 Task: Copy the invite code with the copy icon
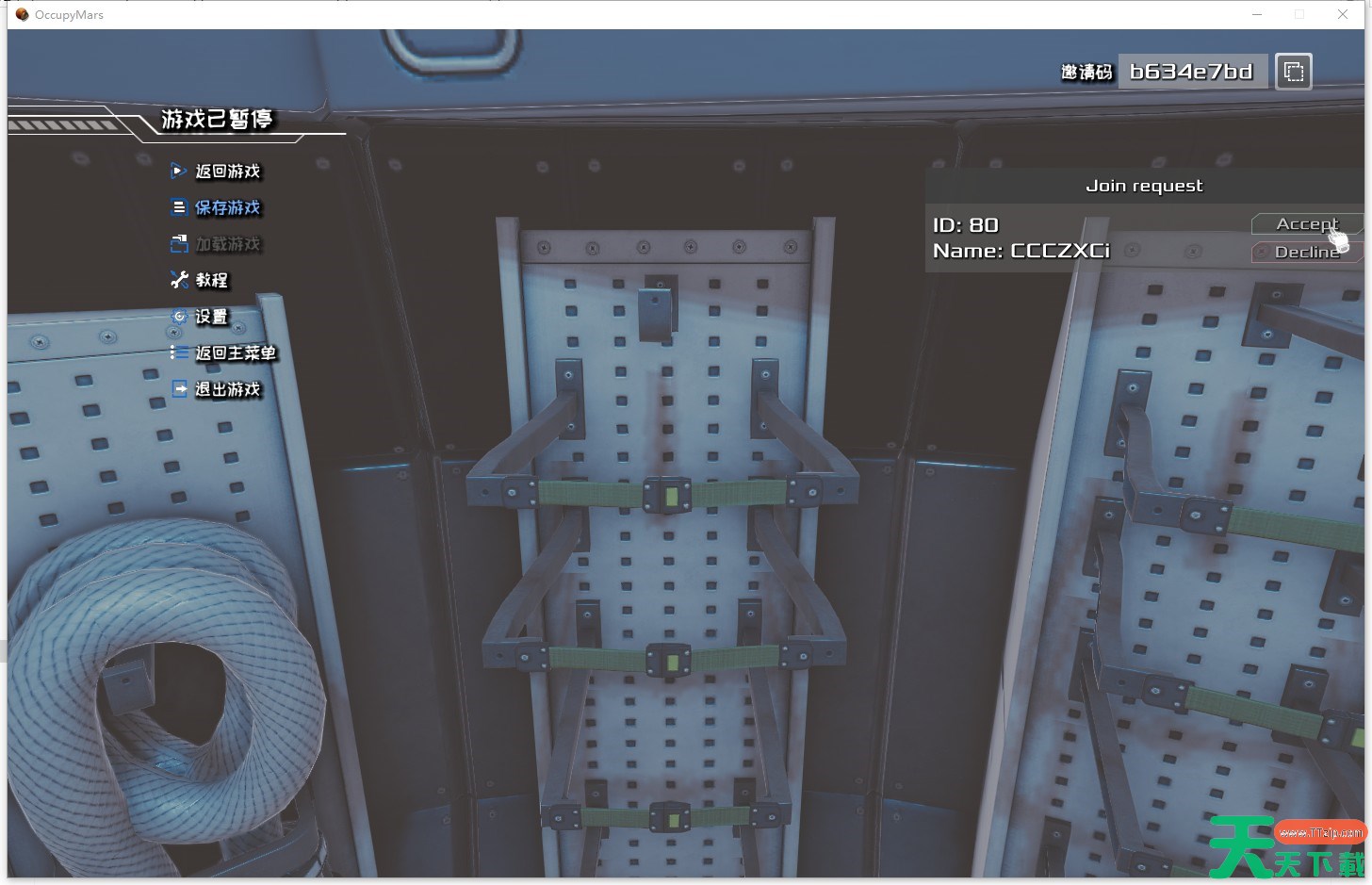coord(1294,72)
